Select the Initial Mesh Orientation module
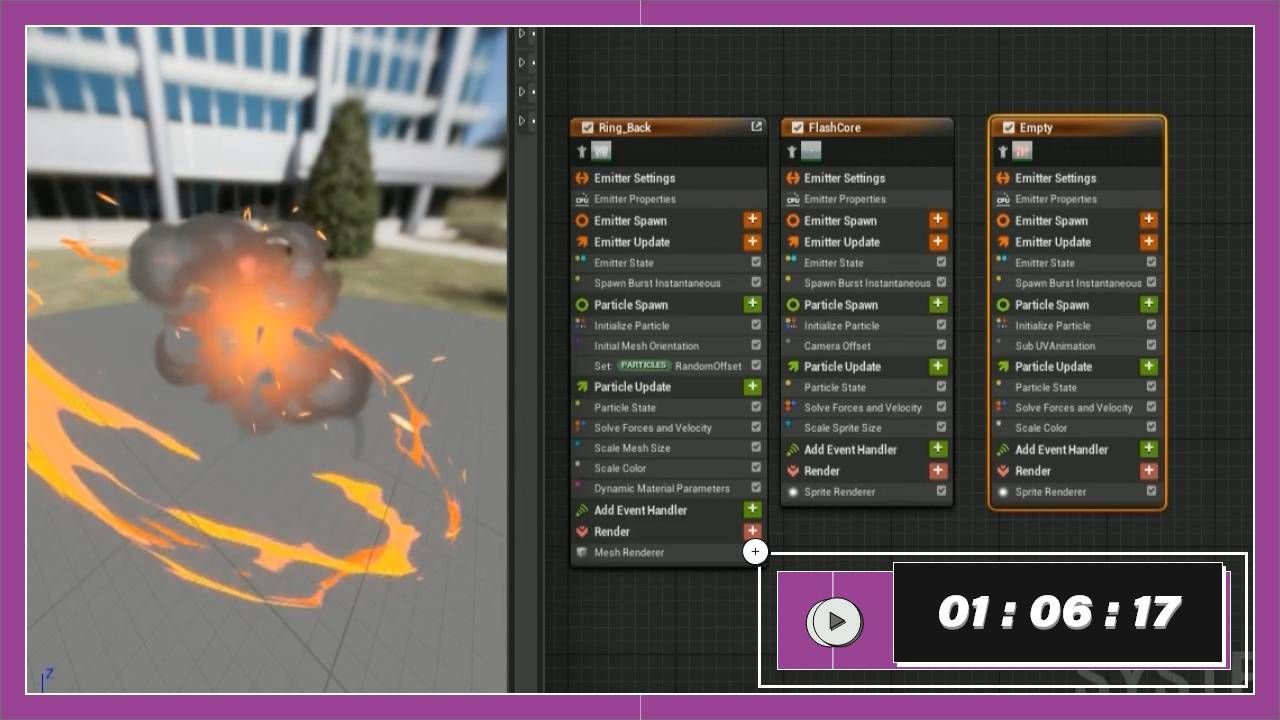This screenshot has height=720, width=1280. pos(646,346)
